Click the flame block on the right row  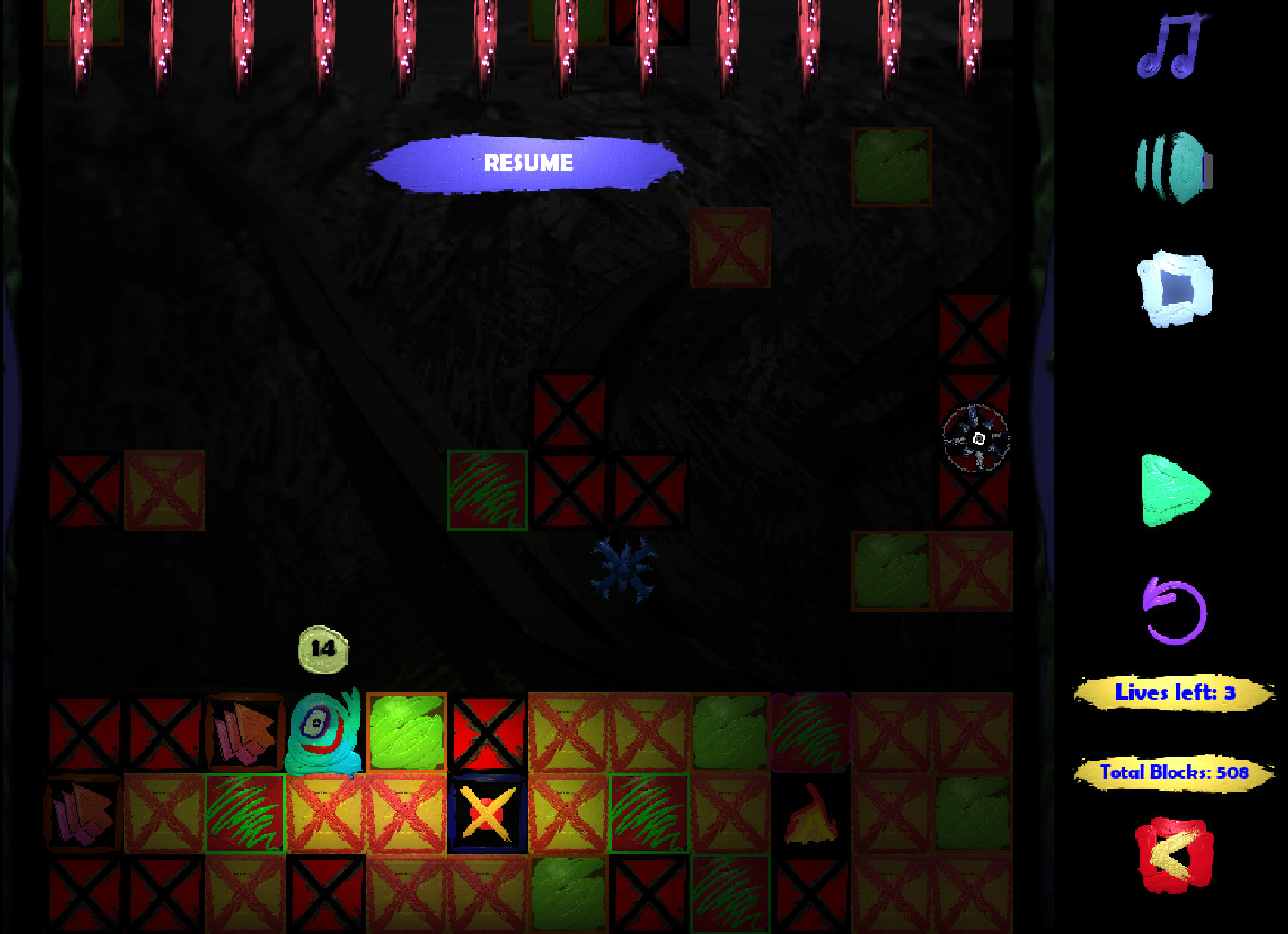tap(809, 813)
